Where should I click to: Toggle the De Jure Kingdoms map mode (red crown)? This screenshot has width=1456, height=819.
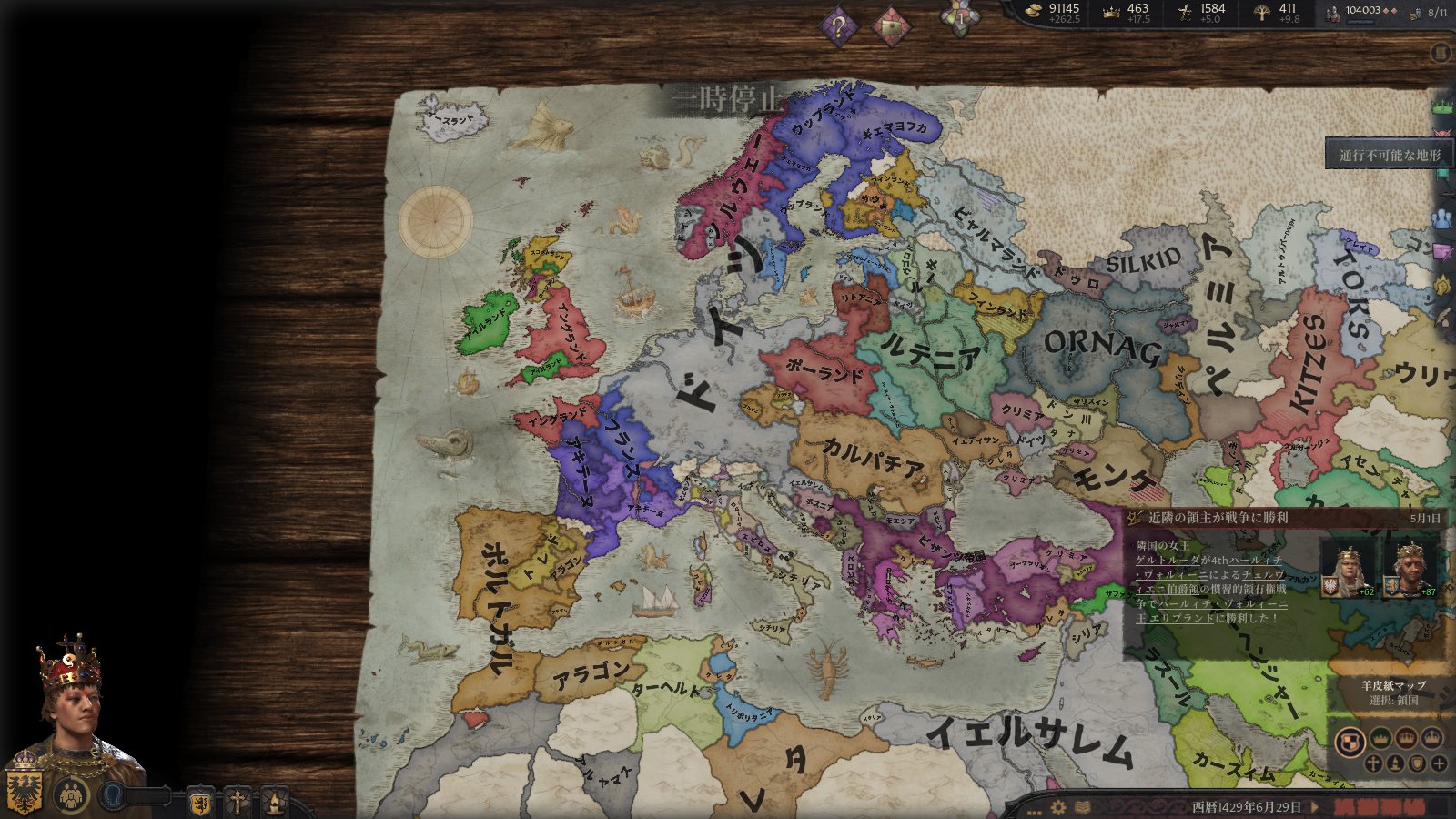pos(1407,739)
